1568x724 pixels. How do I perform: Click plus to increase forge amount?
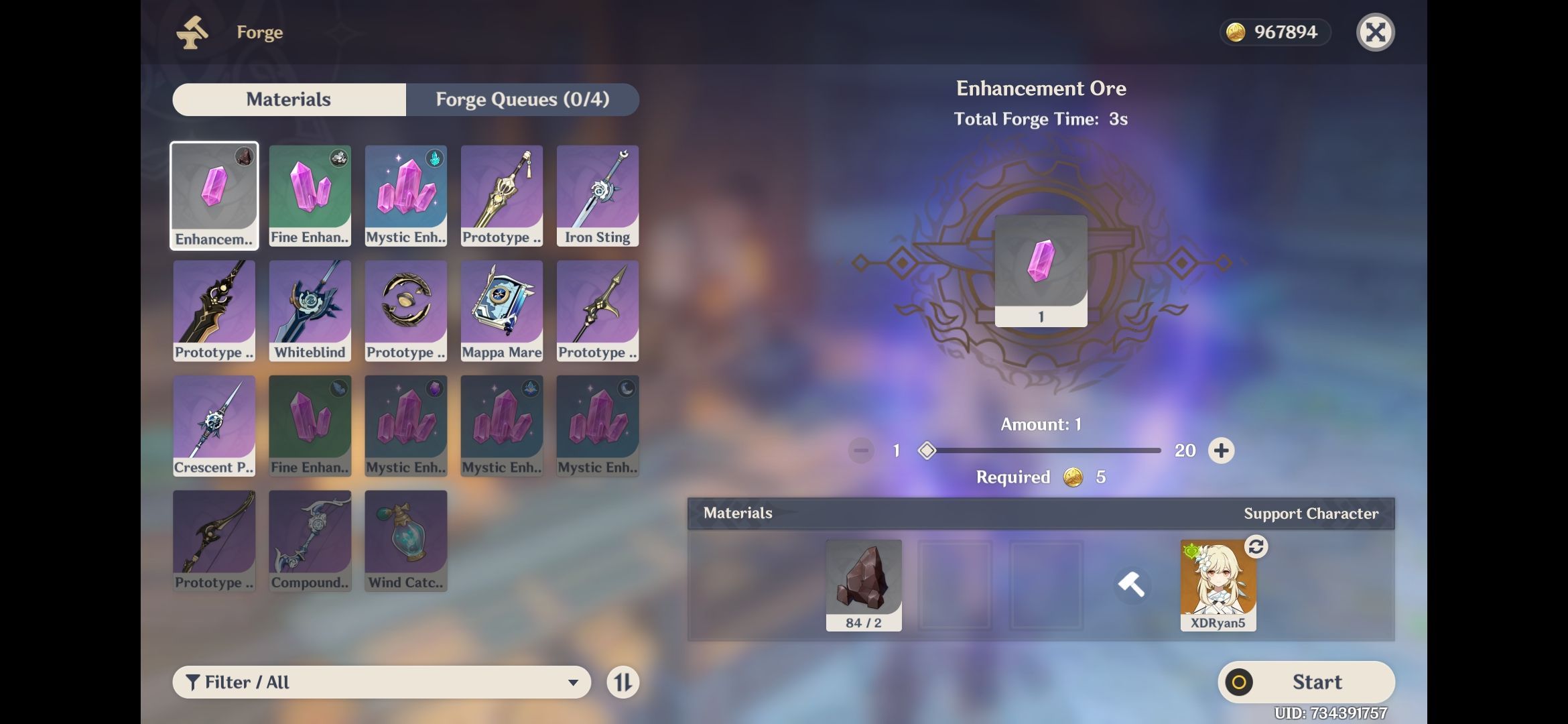pyautogui.click(x=1221, y=450)
